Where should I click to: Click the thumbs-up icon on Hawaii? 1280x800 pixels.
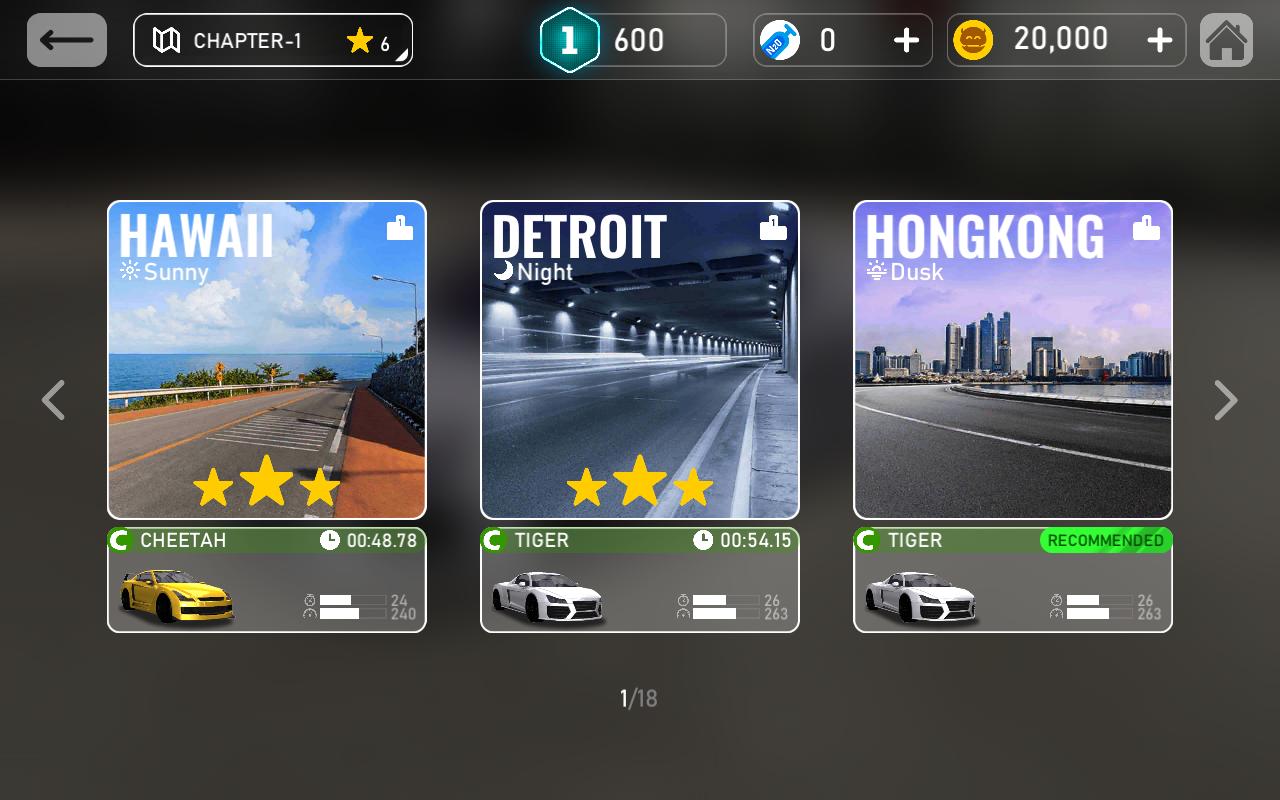tap(400, 228)
